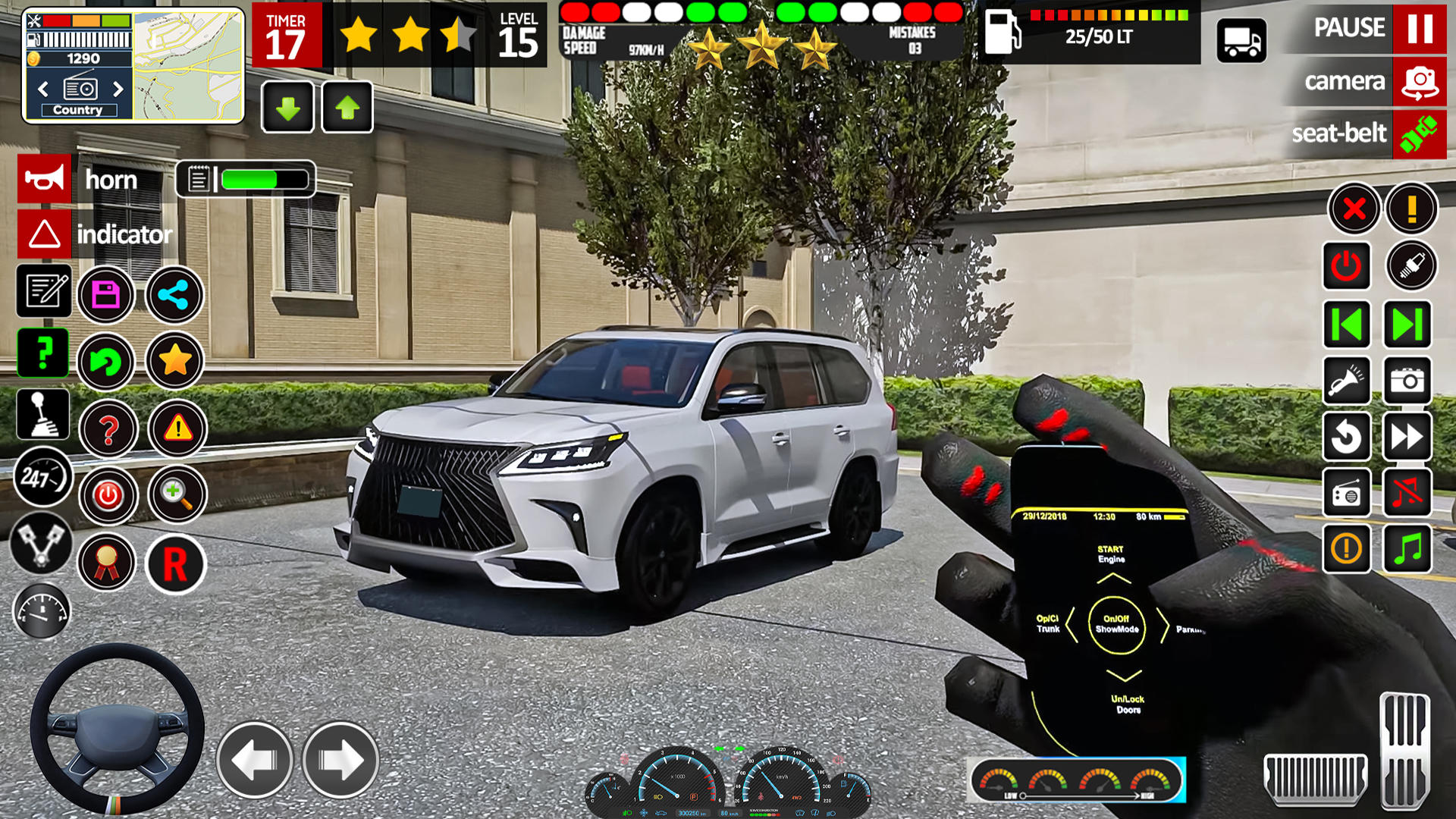The image size is (1456, 819).
Task: Open the share icon
Action: [174, 297]
